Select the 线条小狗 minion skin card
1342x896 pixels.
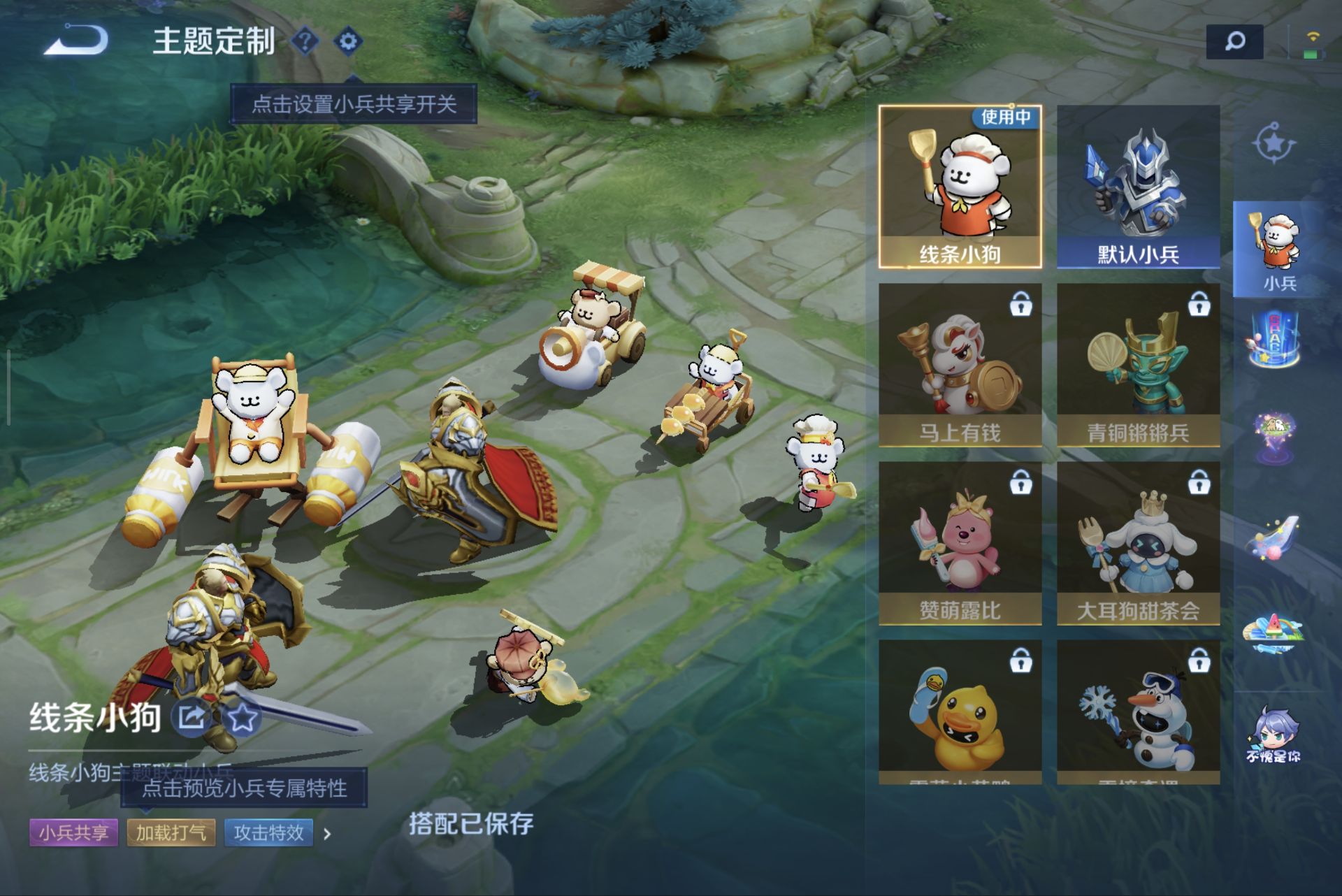[960, 187]
